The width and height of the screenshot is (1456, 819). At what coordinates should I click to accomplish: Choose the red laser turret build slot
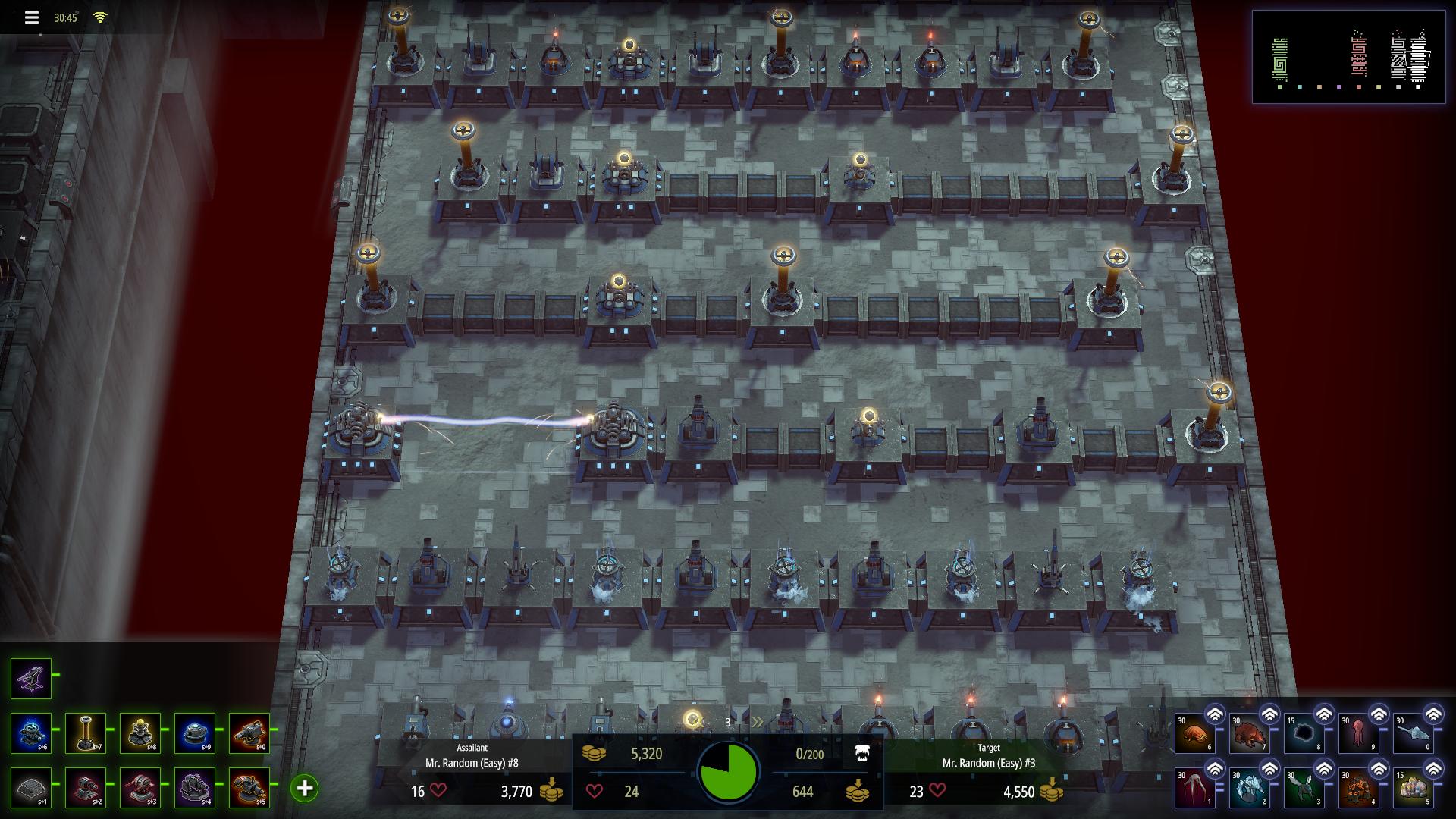(86, 787)
